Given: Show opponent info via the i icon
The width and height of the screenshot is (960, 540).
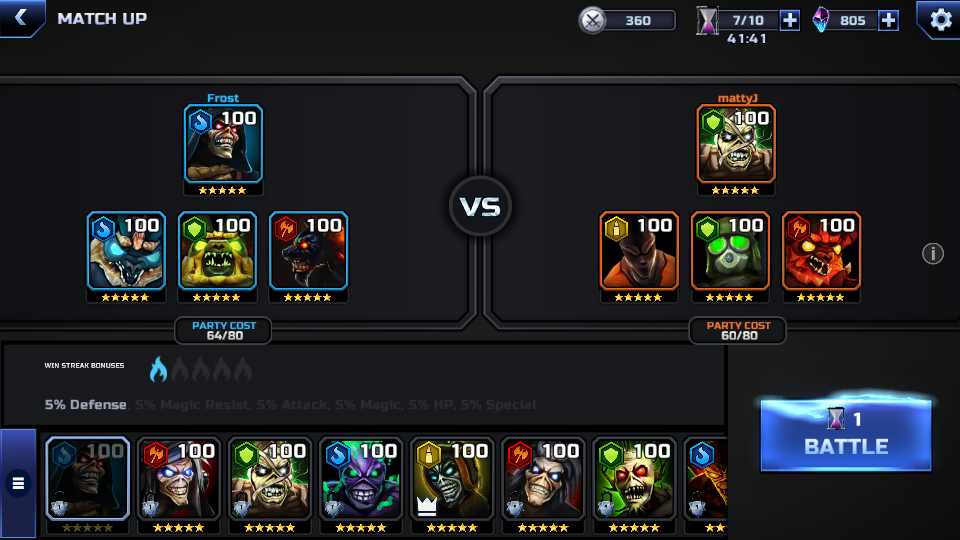Looking at the screenshot, I should pyautogui.click(x=932, y=253).
